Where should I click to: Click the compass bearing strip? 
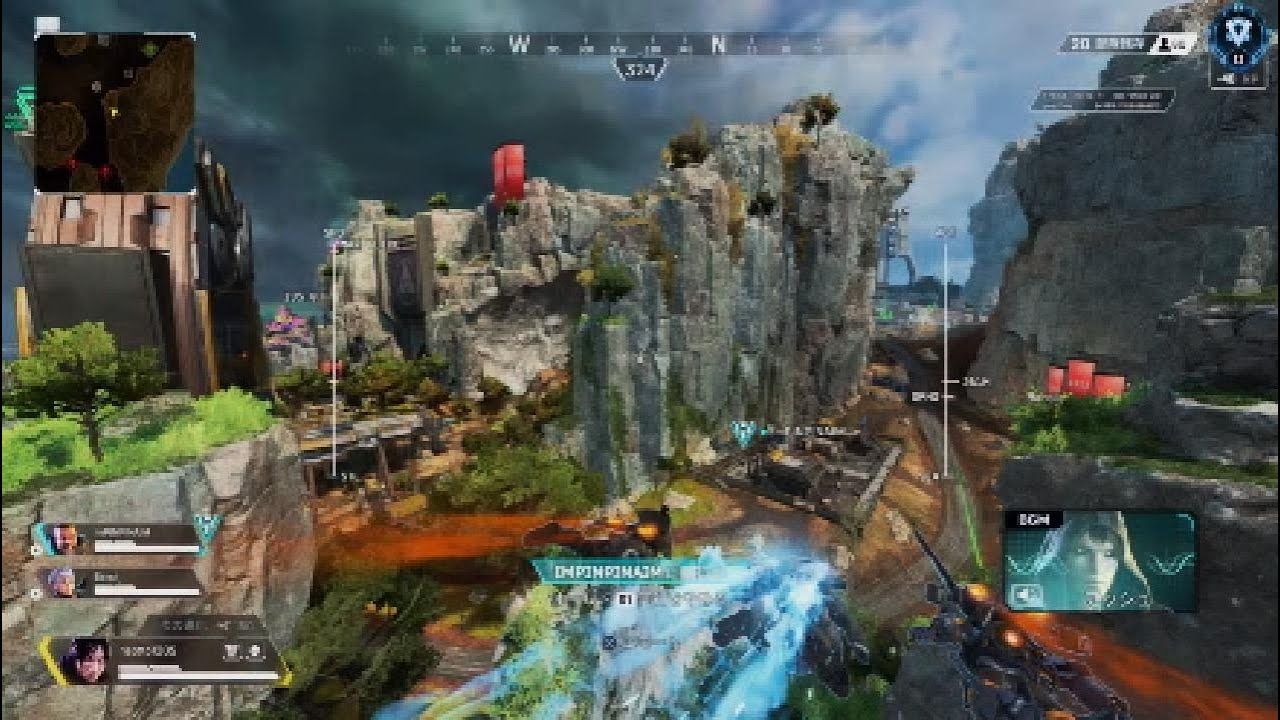point(640,44)
